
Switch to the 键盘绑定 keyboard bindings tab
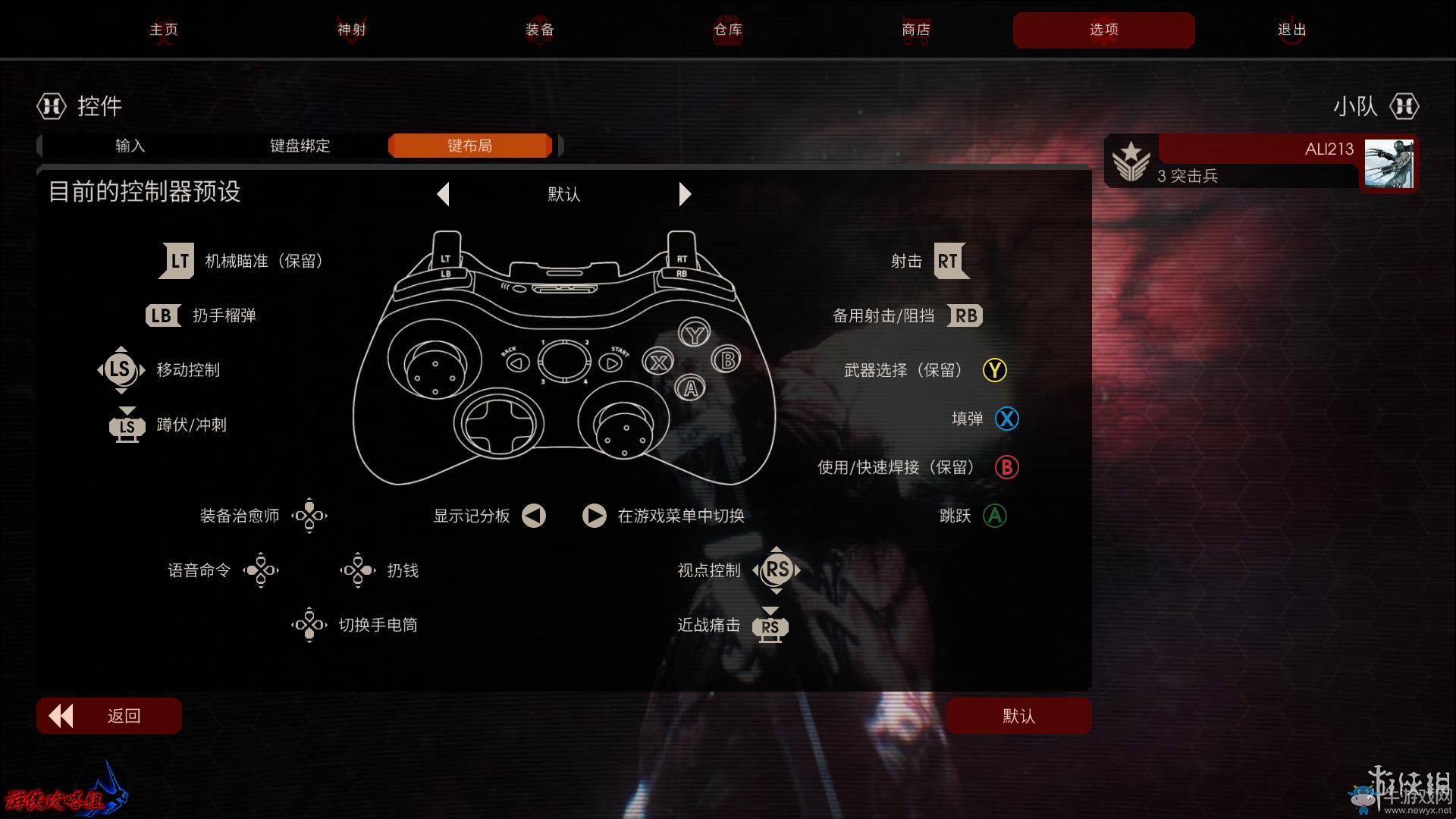300,146
